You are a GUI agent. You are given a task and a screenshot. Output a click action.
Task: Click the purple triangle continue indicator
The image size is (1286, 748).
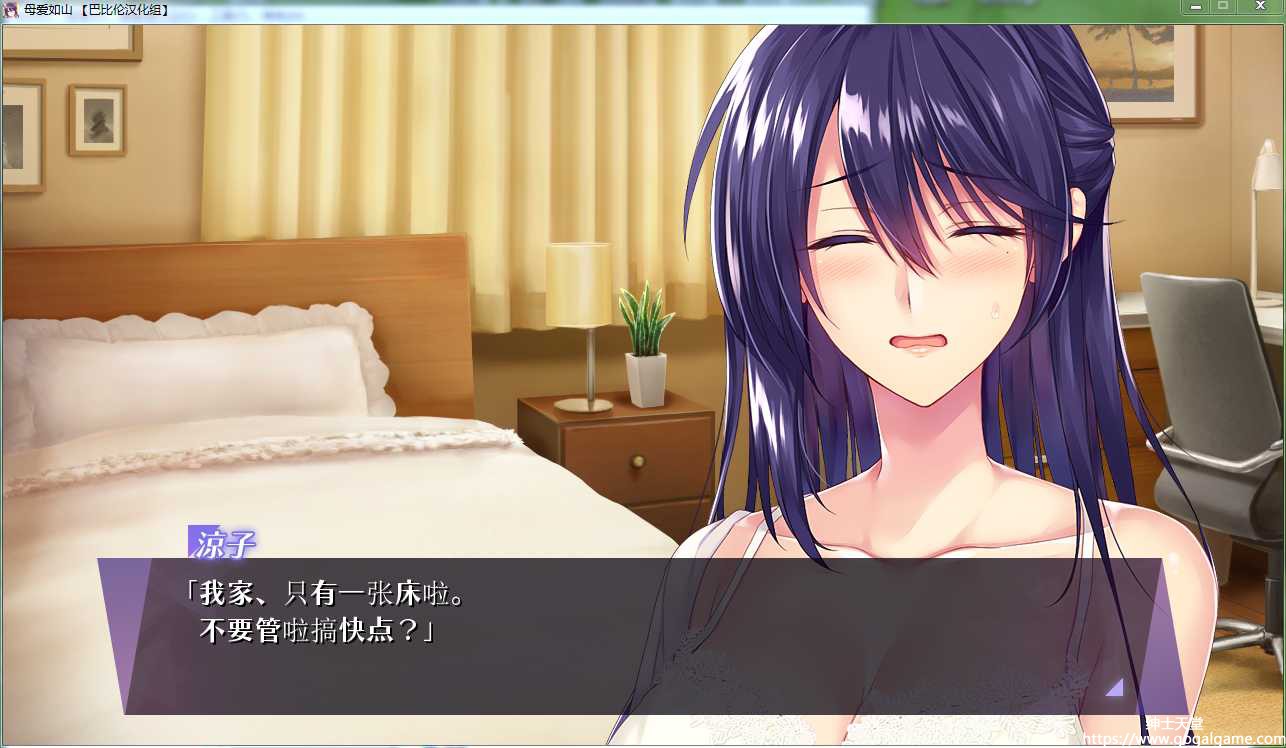pos(1114,687)
